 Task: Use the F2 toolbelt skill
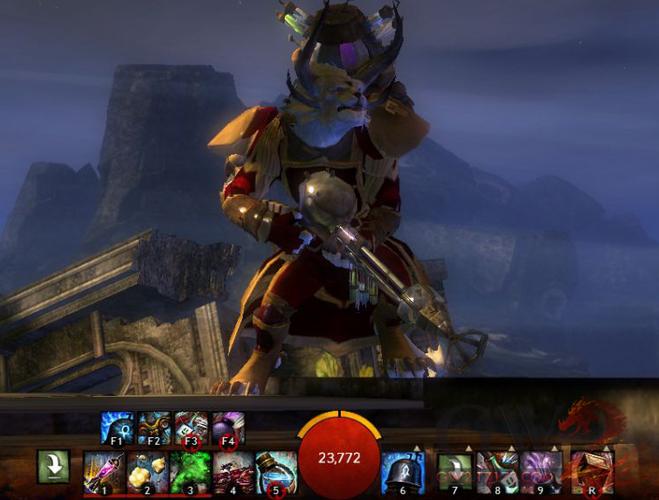(x=154, y=428)
